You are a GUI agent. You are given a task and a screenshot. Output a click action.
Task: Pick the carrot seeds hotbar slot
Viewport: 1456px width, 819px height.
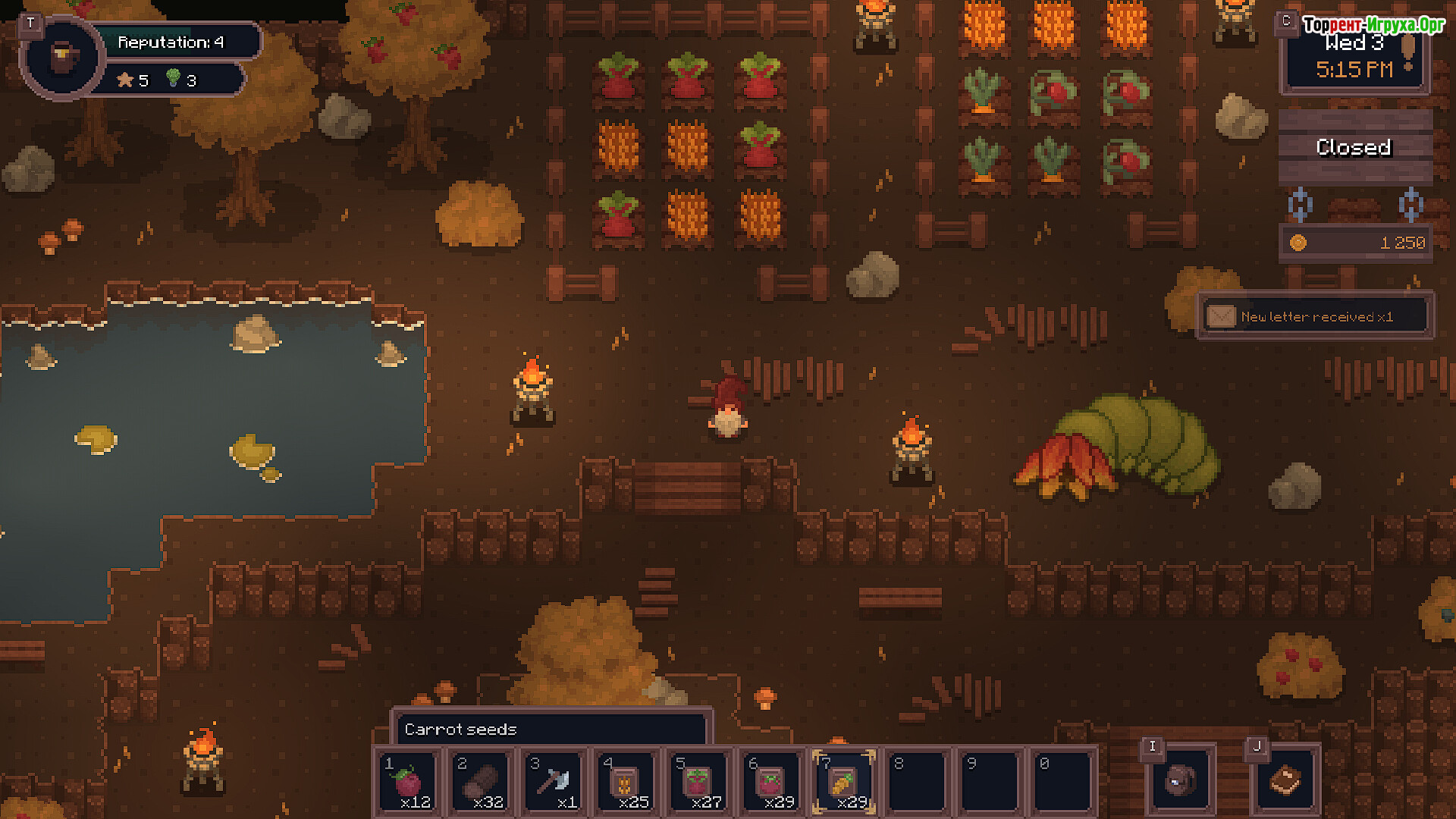[844, 783]
